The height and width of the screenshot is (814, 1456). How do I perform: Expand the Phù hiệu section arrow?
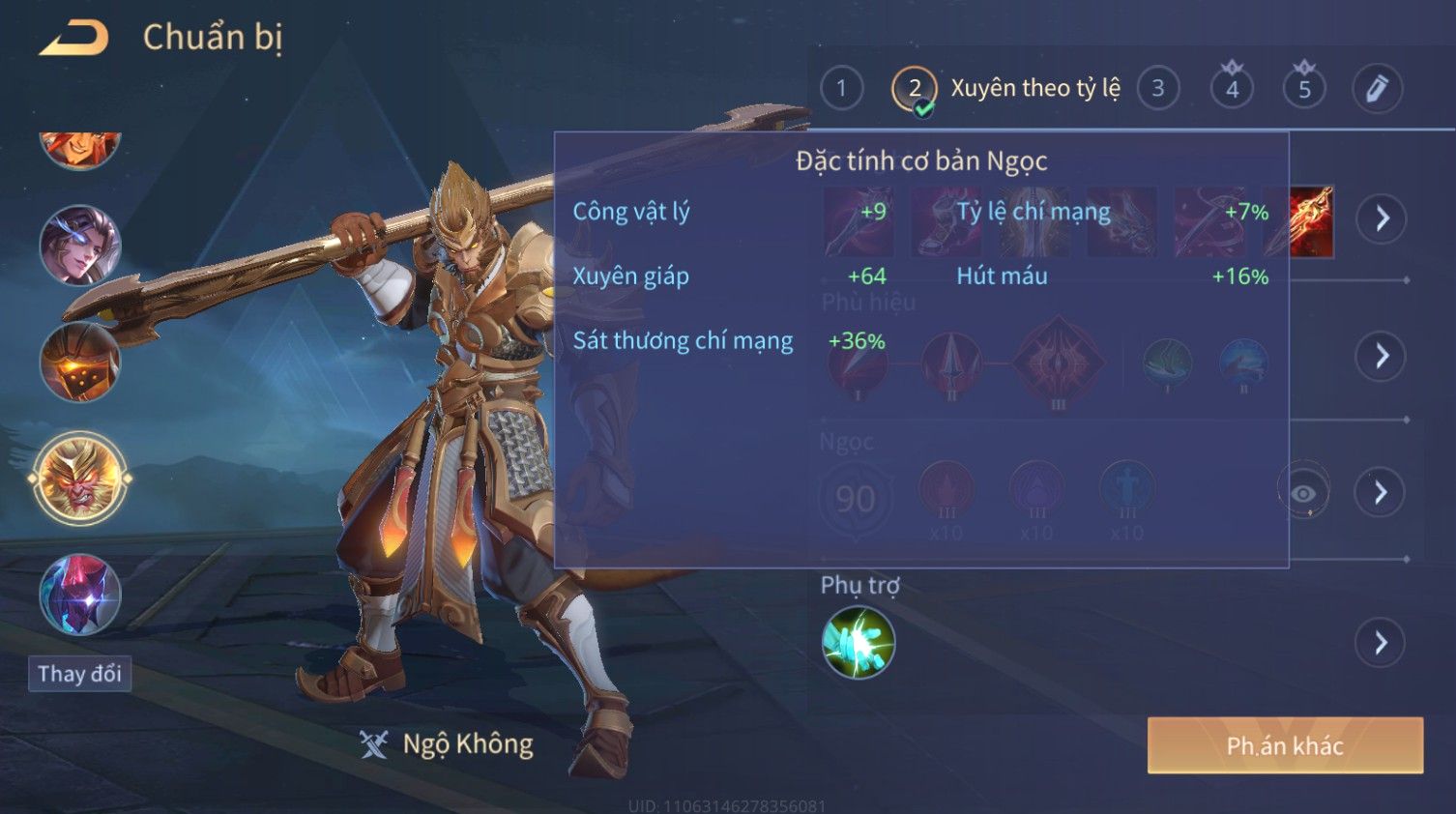[x=1382, y=356]
